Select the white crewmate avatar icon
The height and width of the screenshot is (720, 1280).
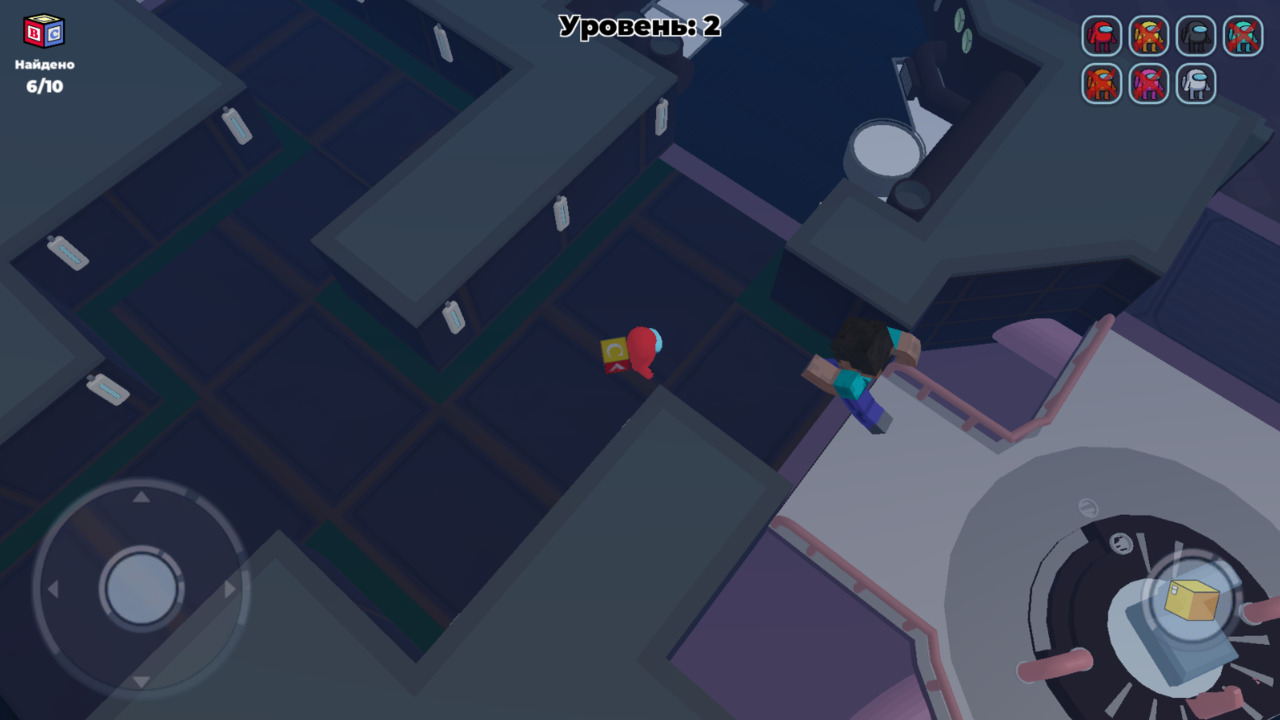click(x=1195, y=85)
